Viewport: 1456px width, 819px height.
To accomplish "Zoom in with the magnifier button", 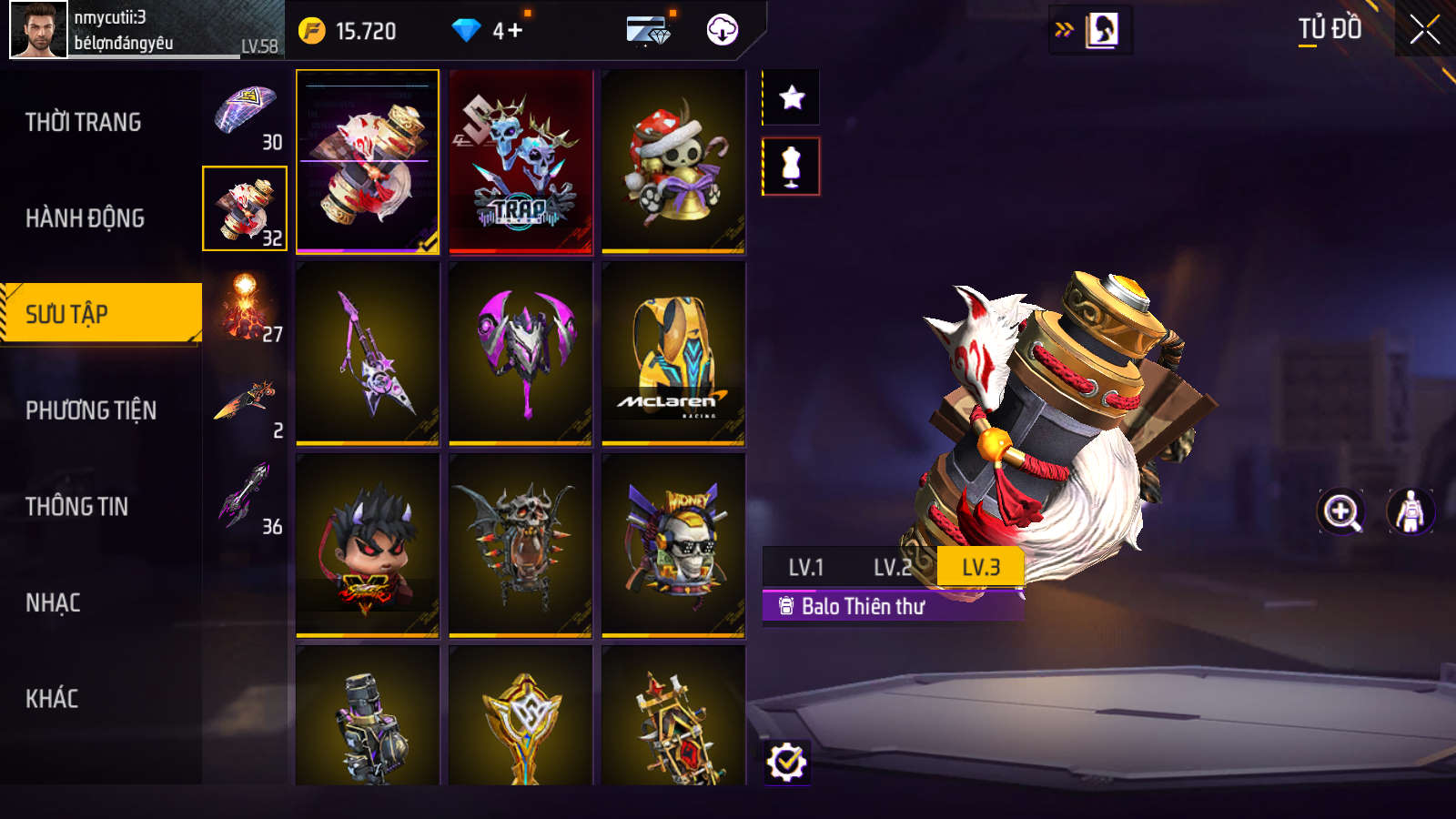I will tap(1341, 511).
